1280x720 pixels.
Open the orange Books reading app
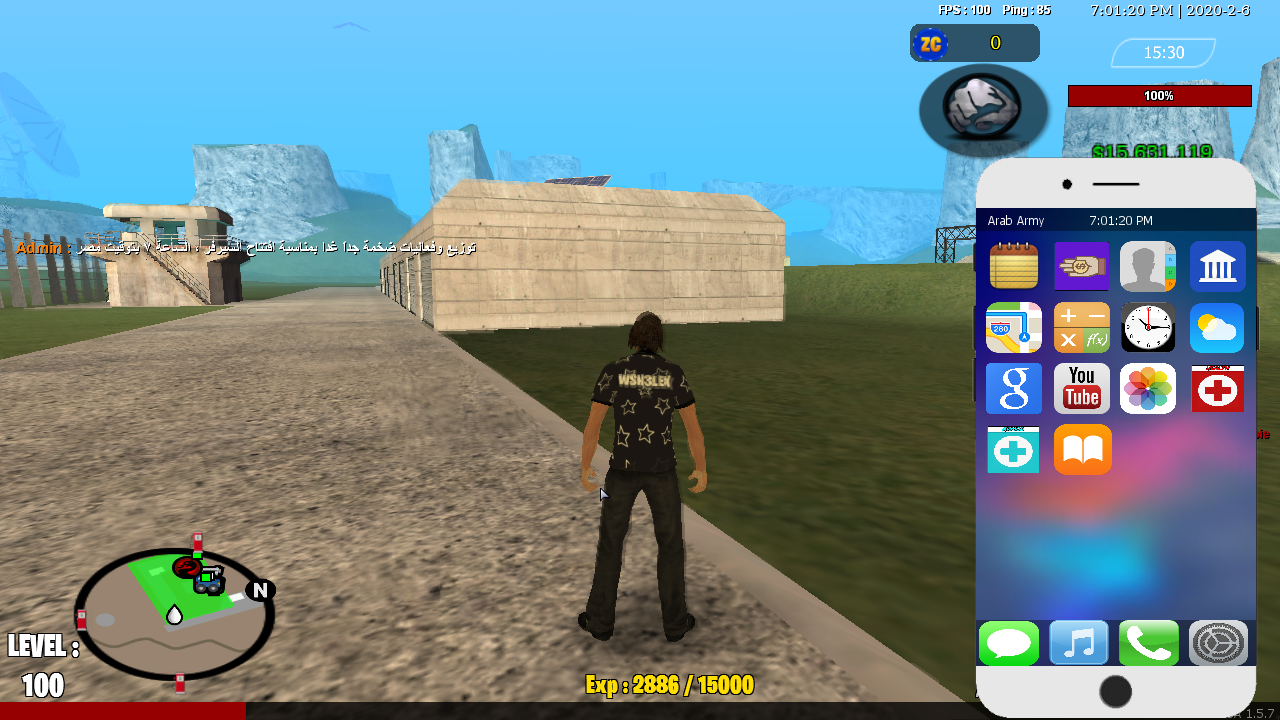tap(1081, 449)
